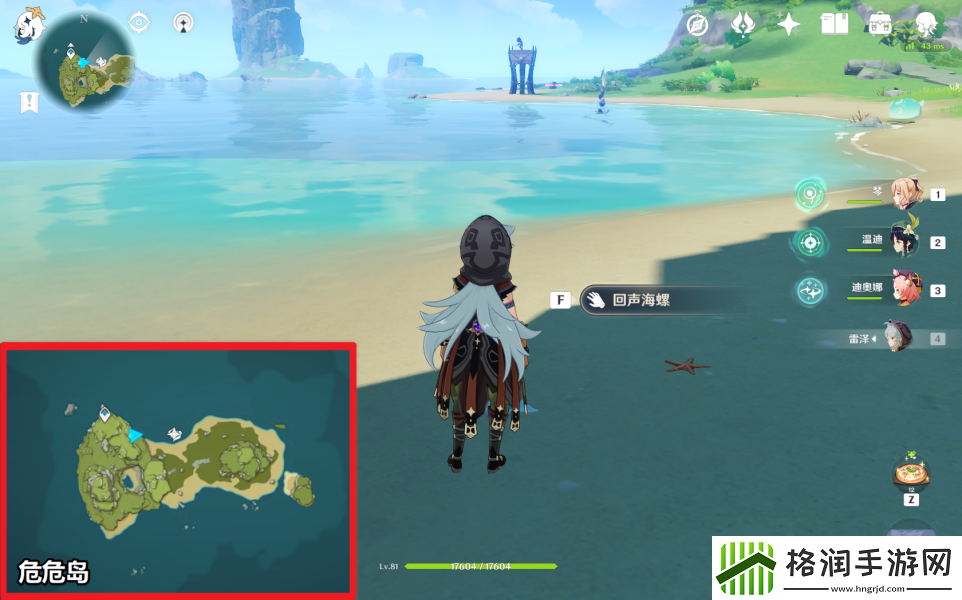This screenshot has width=962, height=600.
Task: Open the adventurer handbook book icon
Action: coord(834,24)
